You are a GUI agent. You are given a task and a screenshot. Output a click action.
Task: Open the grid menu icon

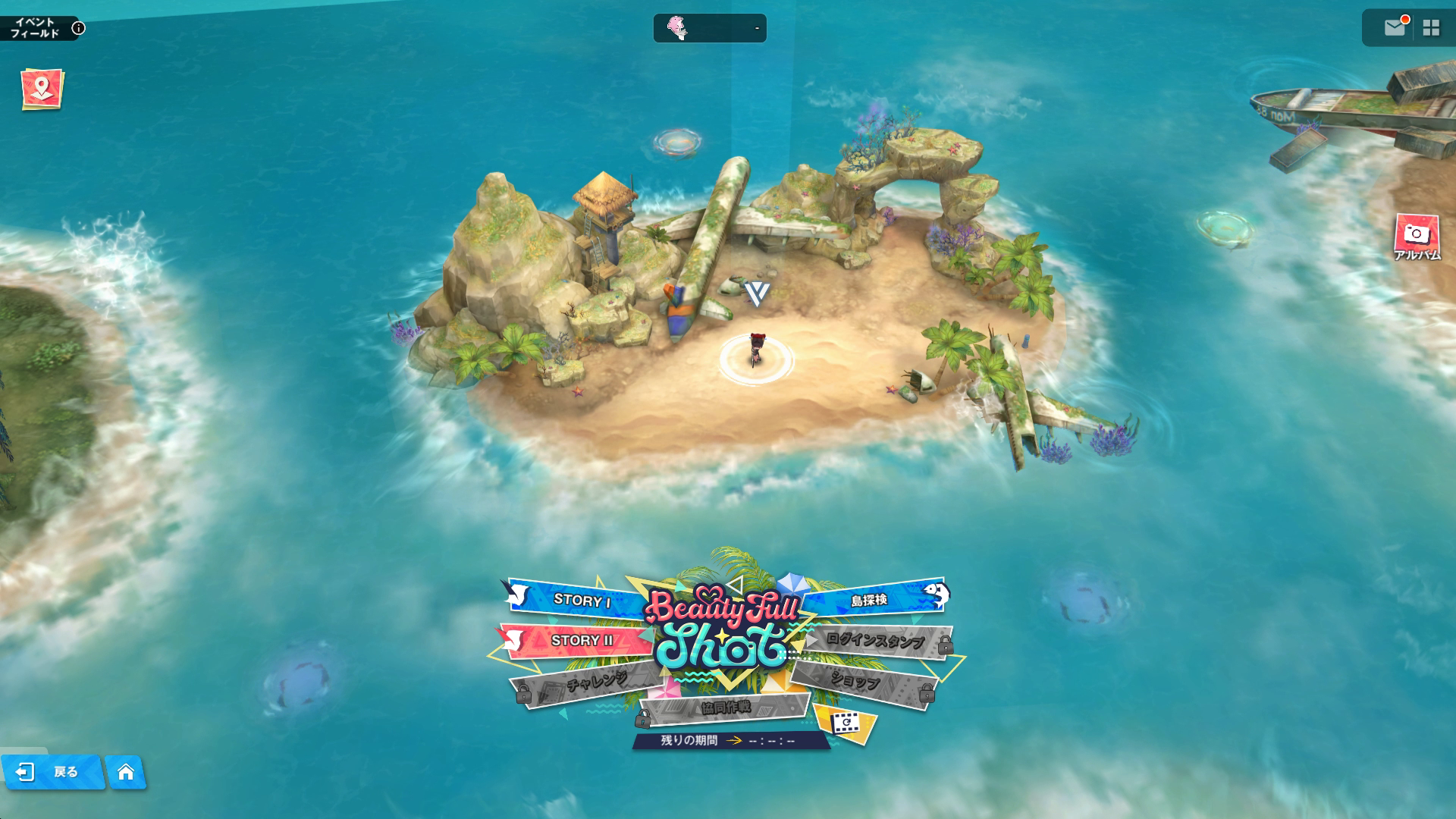(x=1431, y=28)
